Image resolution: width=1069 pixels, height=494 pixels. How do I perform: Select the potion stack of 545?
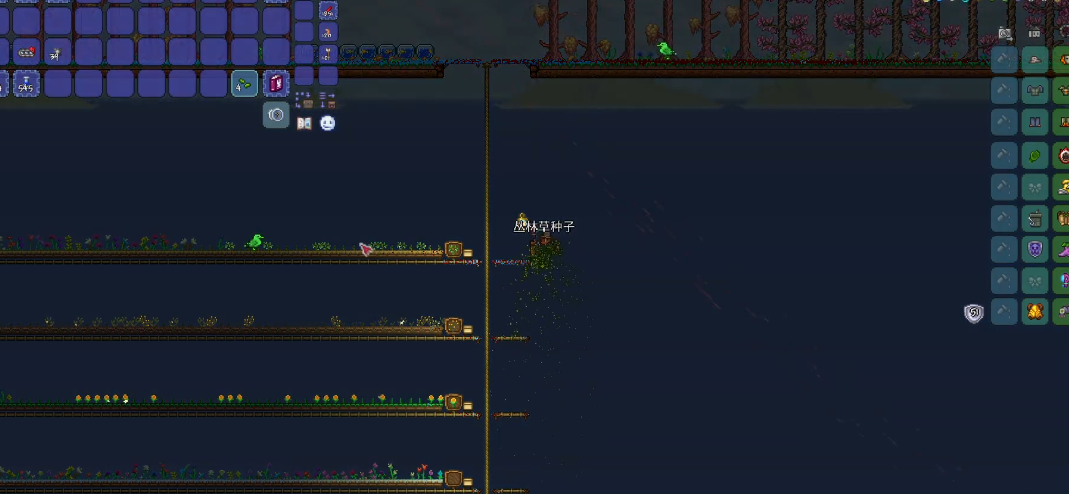pos(26,84)
